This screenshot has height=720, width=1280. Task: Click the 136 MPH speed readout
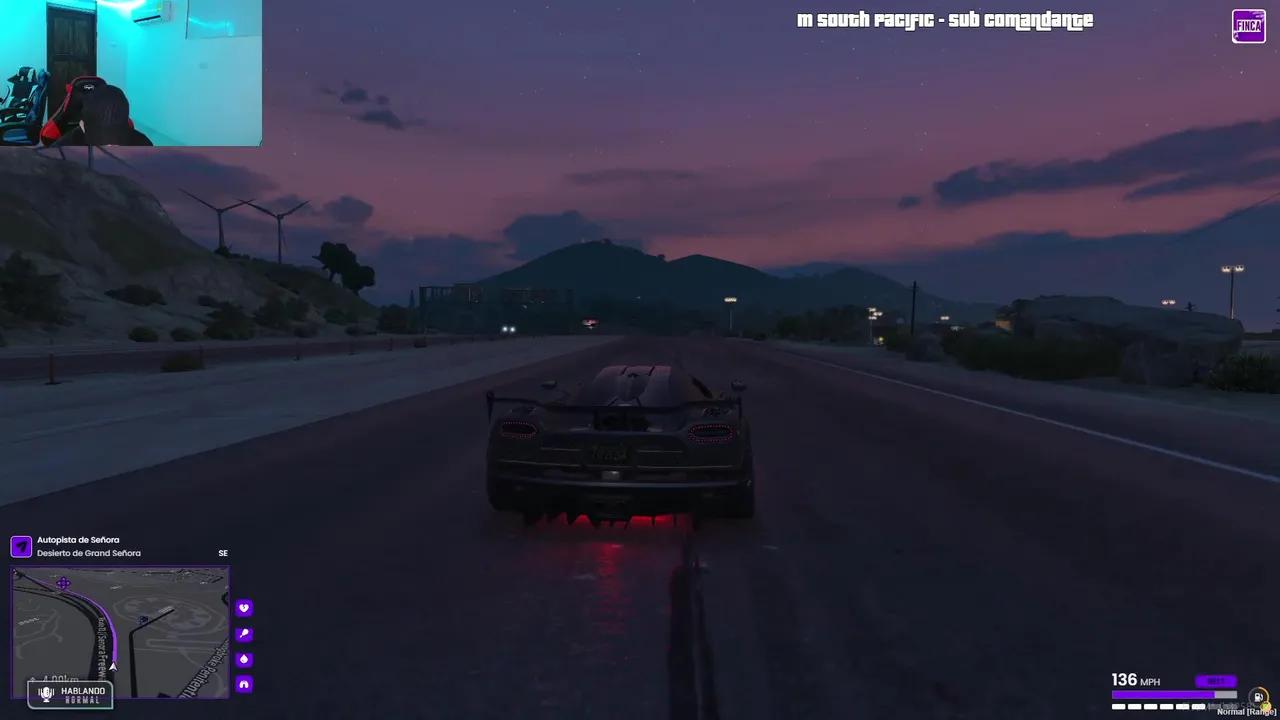pyautogui.click(x=1135, y=680)
